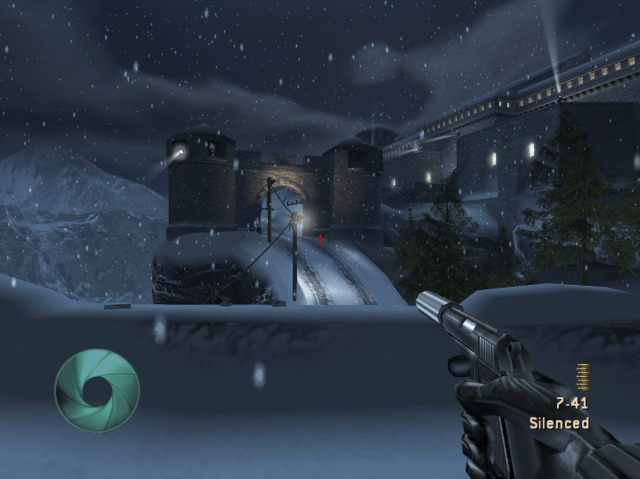Click the bullet stack ammo icon
The height and width of the screenshot is (479, 640).
click(583, 377)
